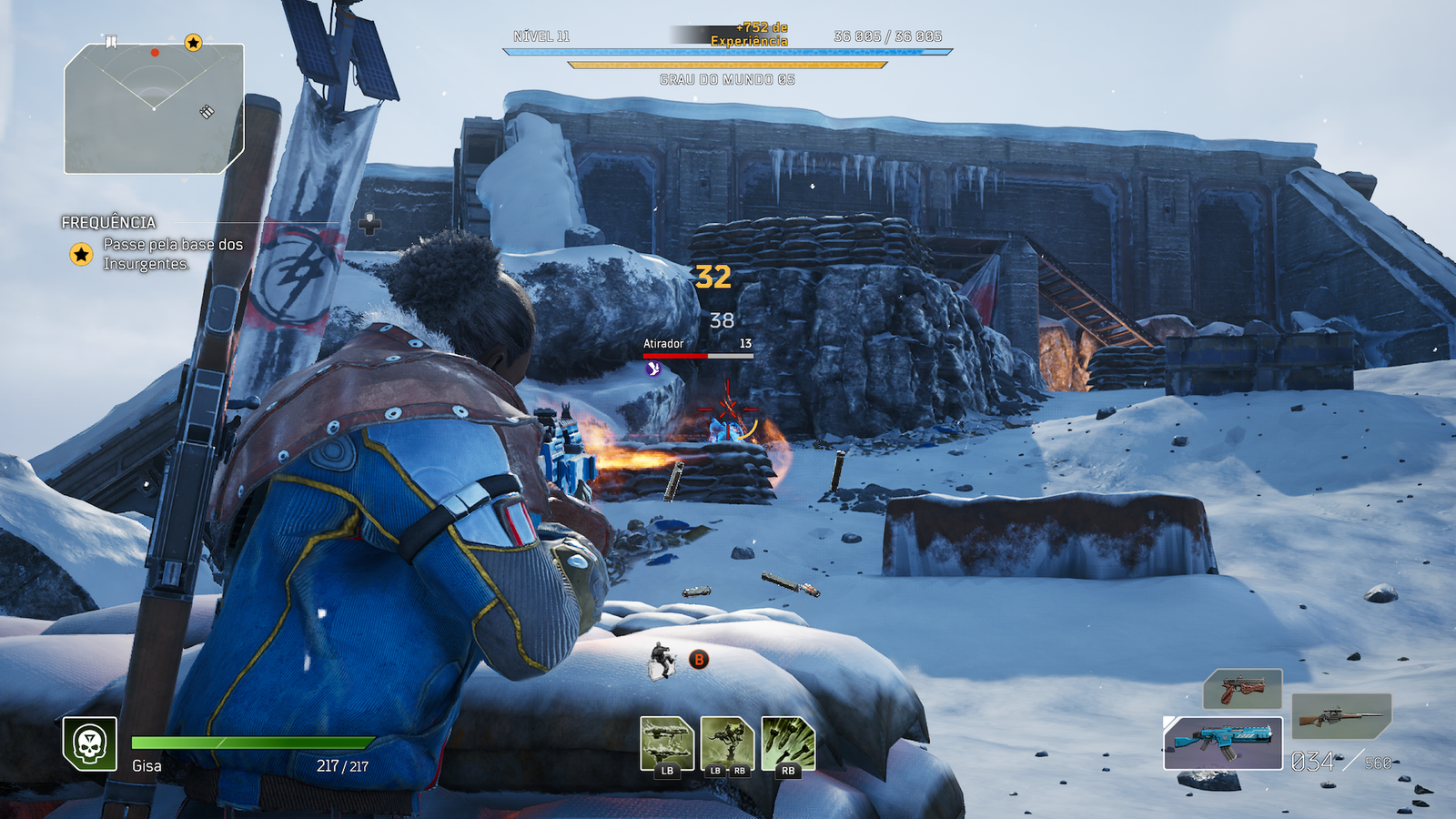Image resolution: width=1456 pixels, height=819 pixels.
Task: Switch to the brown rifle weapon slot
Action: click(1341, 716)
